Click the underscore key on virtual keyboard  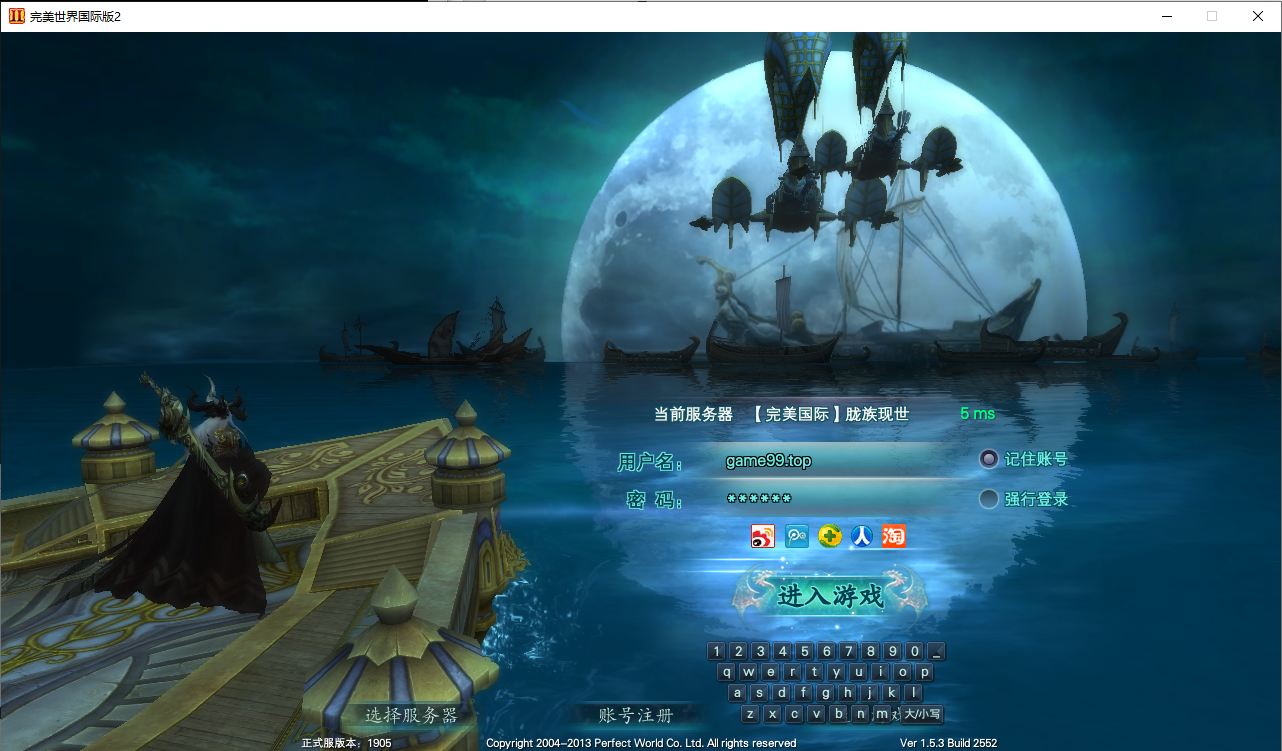(936, 651)
